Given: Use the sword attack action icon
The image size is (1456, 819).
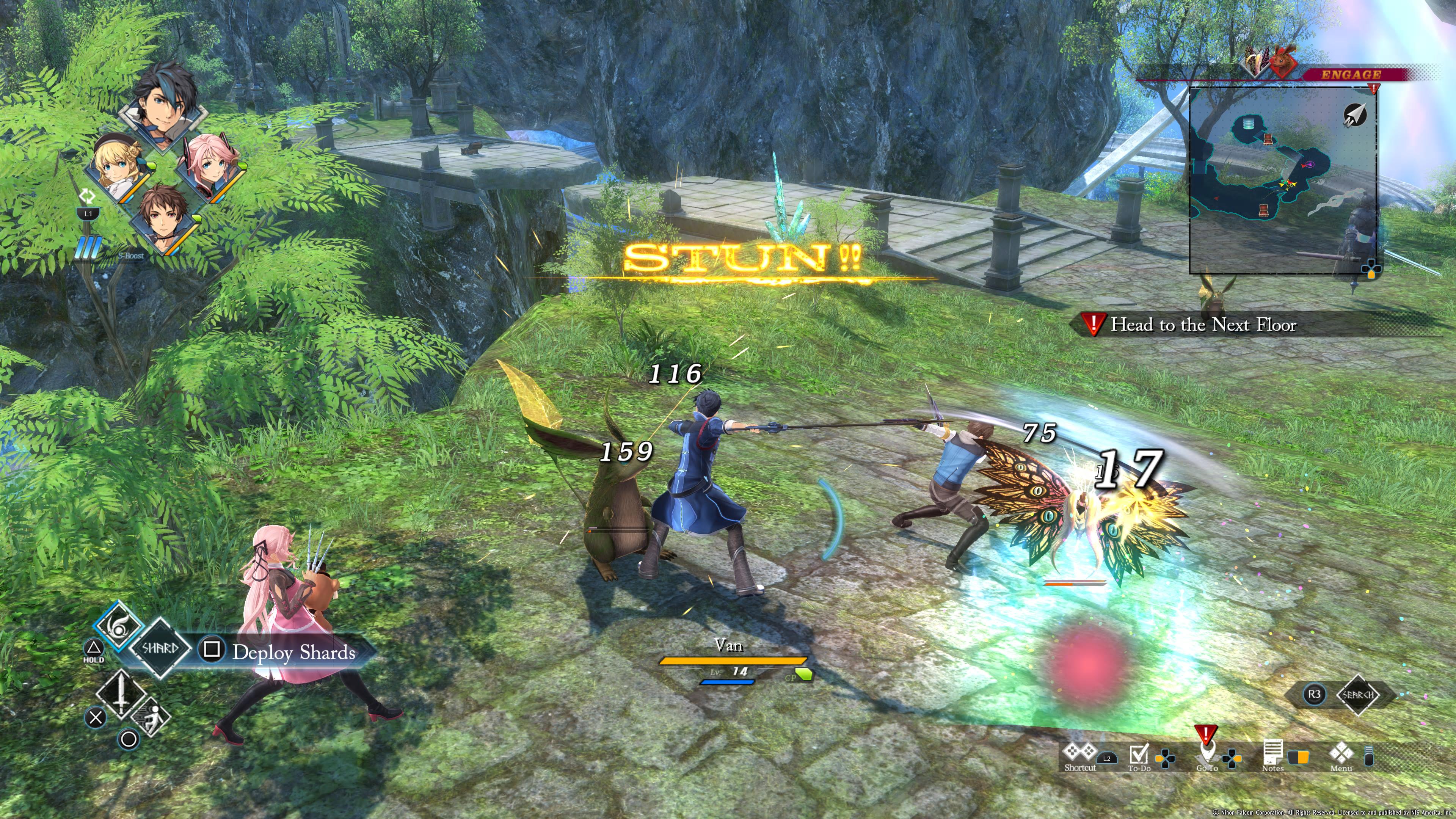Looking at the screenshot, I should [x=121, y=693].
